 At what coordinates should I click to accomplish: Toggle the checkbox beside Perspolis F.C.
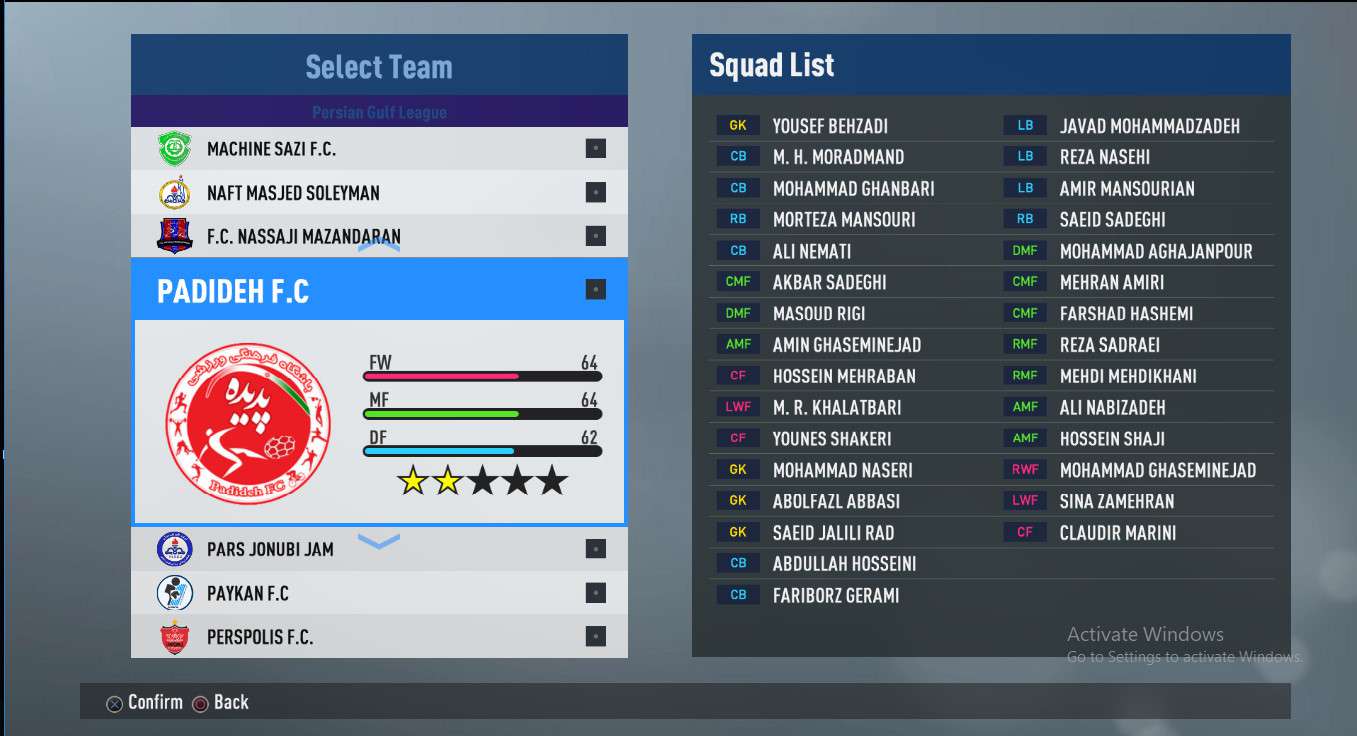coord(596,637)
